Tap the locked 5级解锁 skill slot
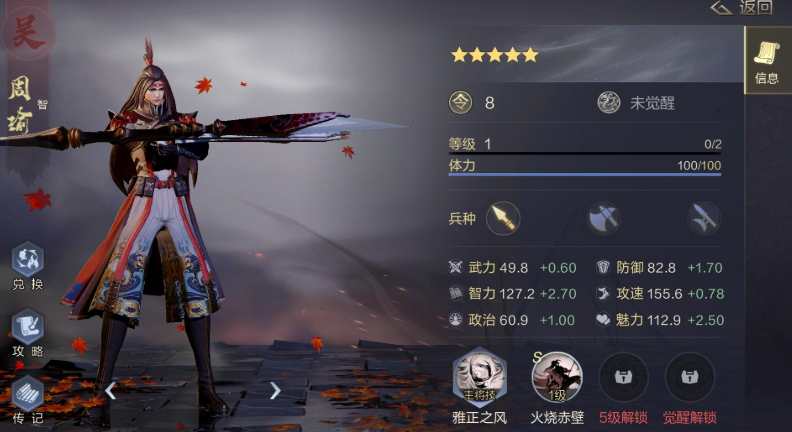The image size is (792, 432). pyautogui.click(x=622, y=377)
